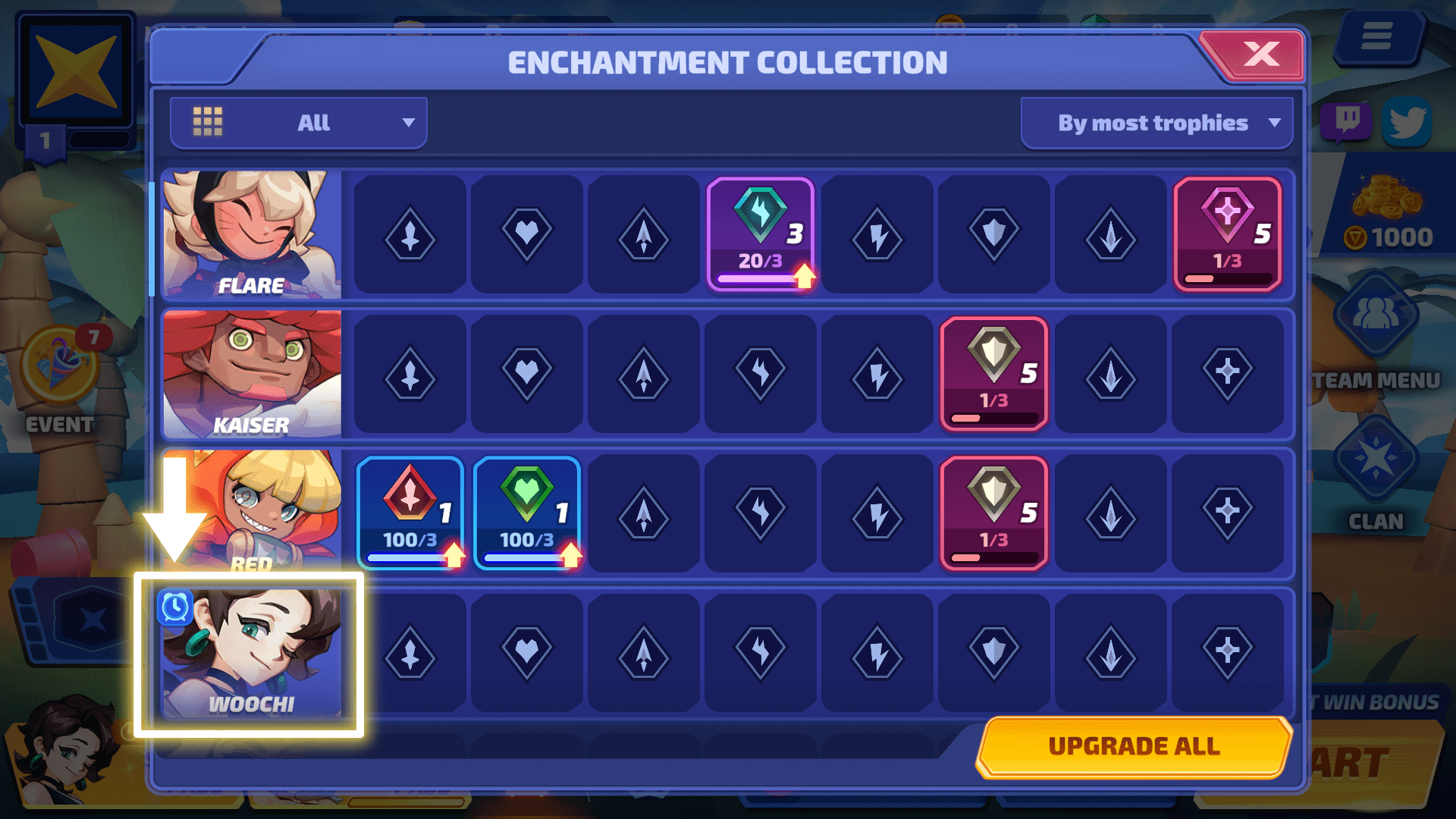Viewport: 1456px width, 819px height.
Task: Upgrade Red's green heart enchantment
Action: (527, 513)
